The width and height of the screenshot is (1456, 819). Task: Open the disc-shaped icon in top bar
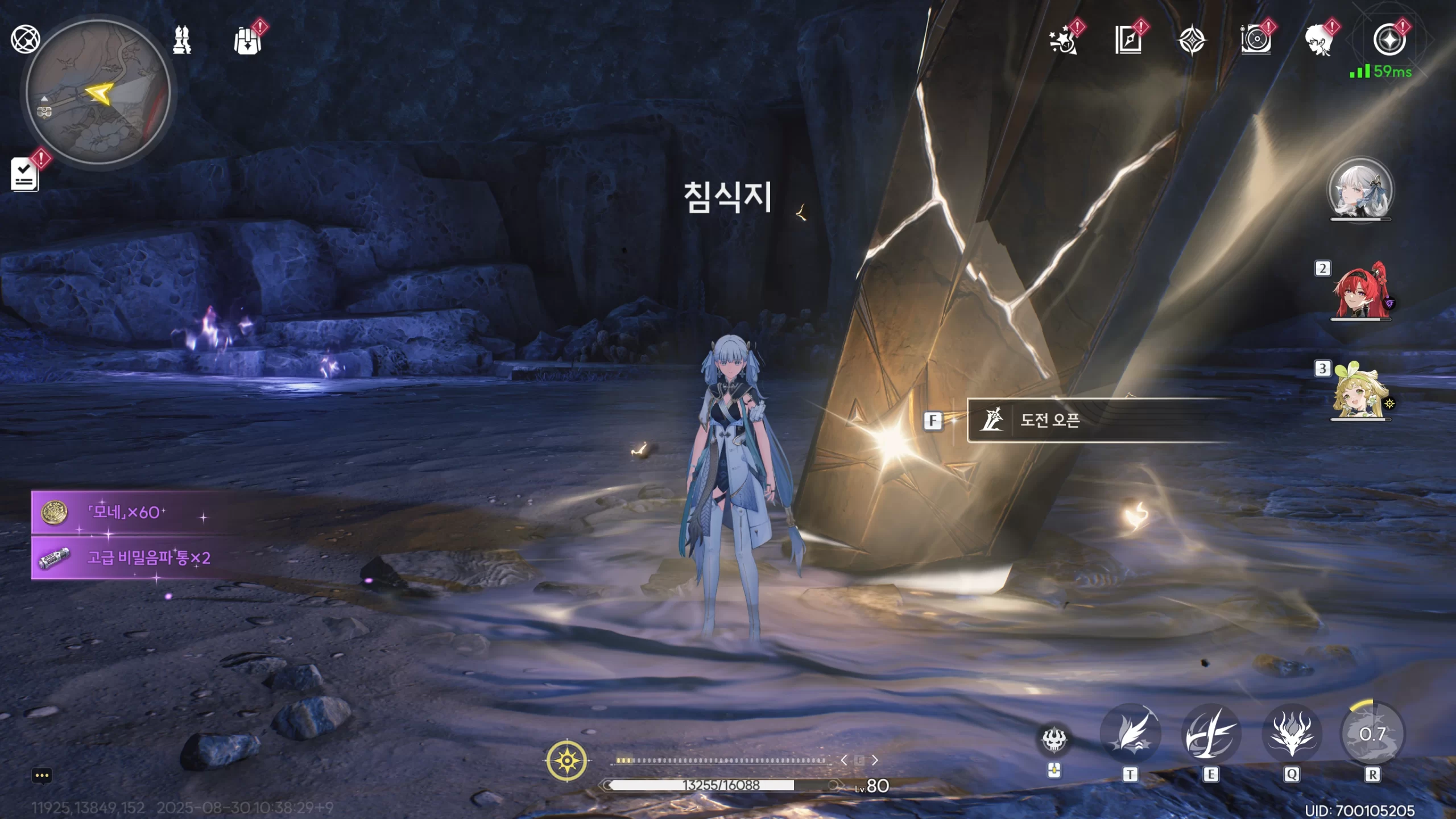tap(1255, 41)
